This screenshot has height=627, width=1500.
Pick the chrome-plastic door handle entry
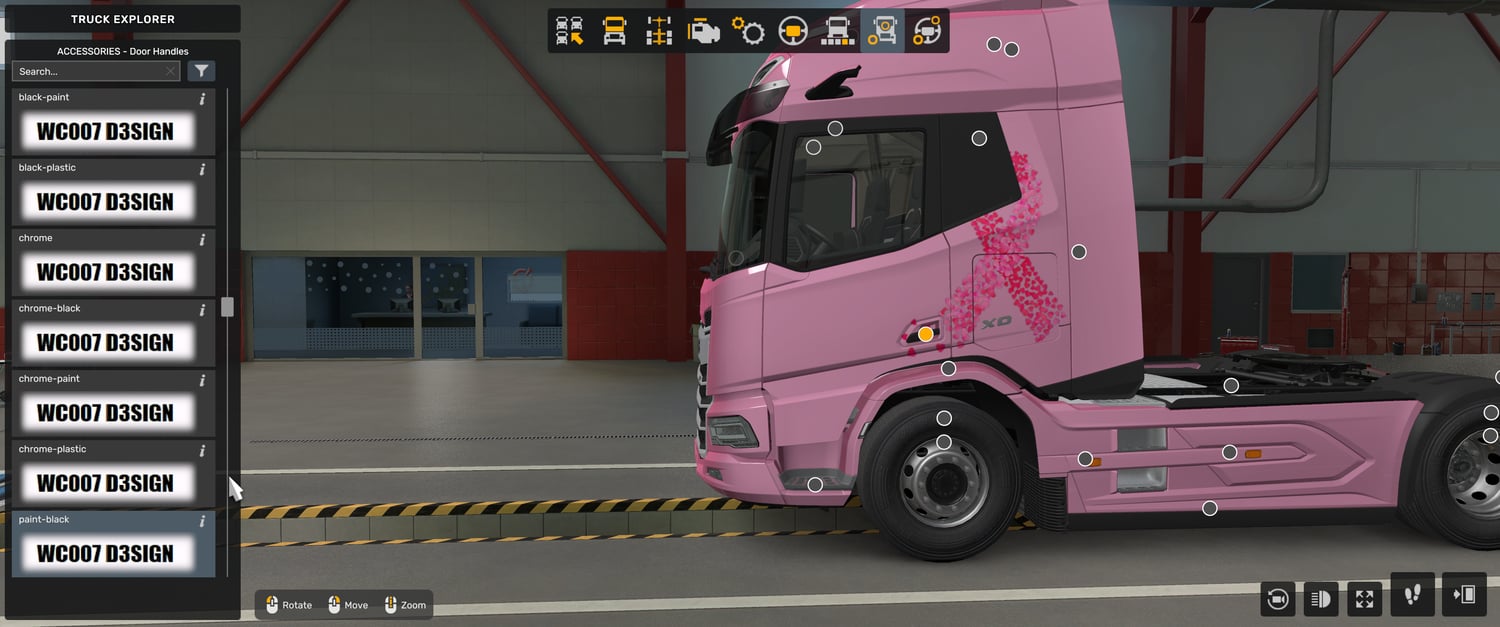pos(105,482)
